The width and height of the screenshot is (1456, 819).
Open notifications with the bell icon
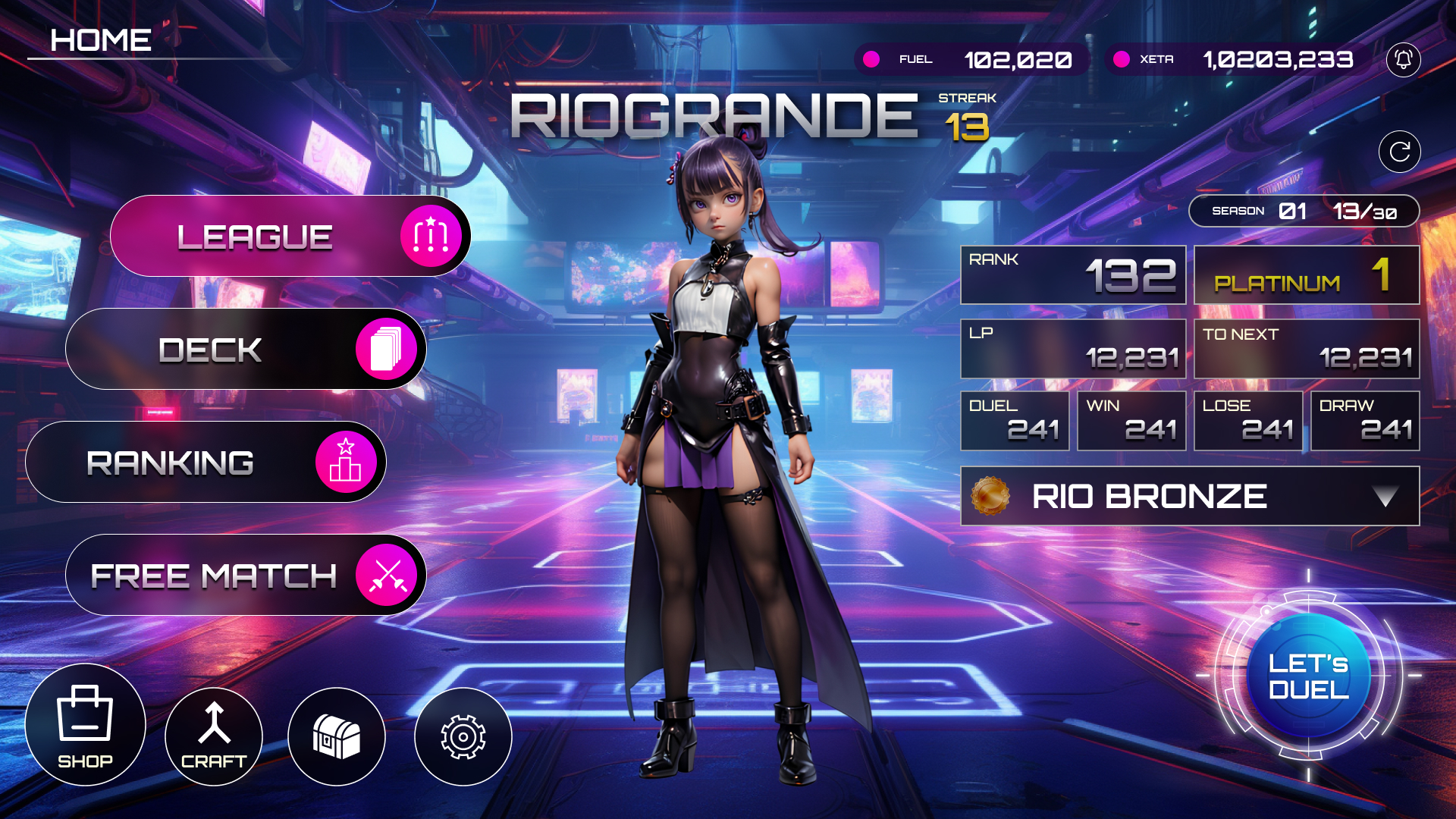coord(1403,59)
